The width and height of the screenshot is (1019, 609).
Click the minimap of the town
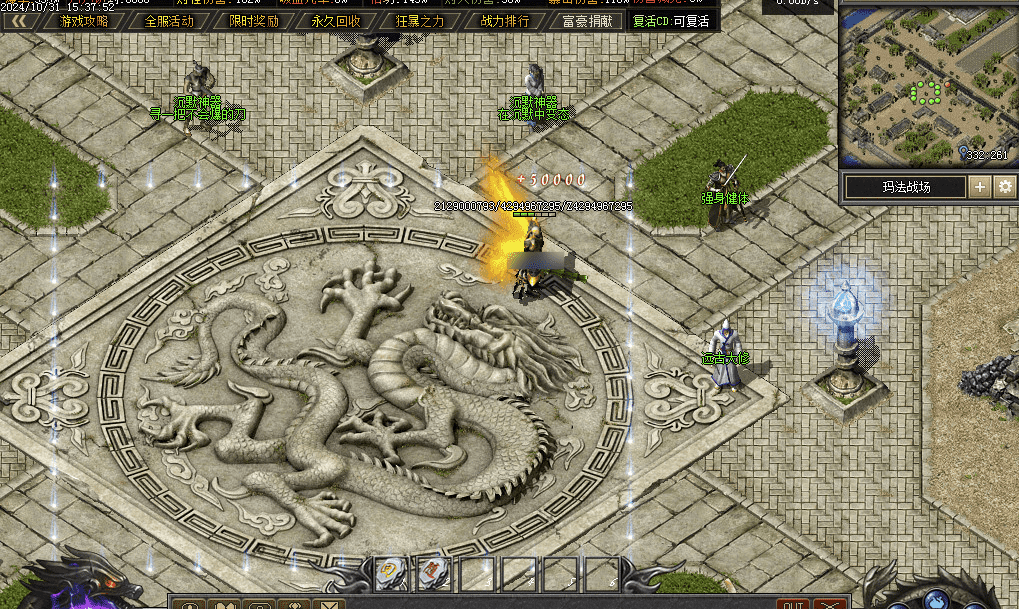click(926, 85)
